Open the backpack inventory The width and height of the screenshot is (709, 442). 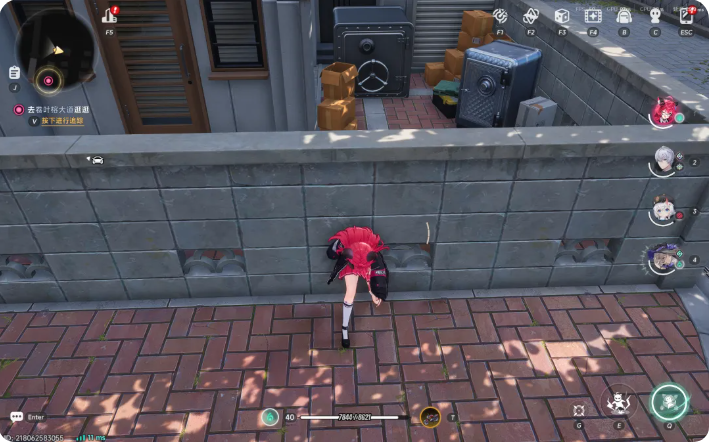(x=624, y=16)
